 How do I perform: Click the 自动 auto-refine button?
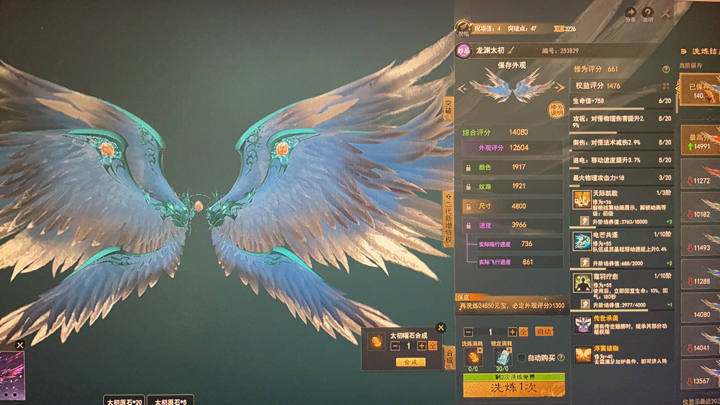point(544,331)
